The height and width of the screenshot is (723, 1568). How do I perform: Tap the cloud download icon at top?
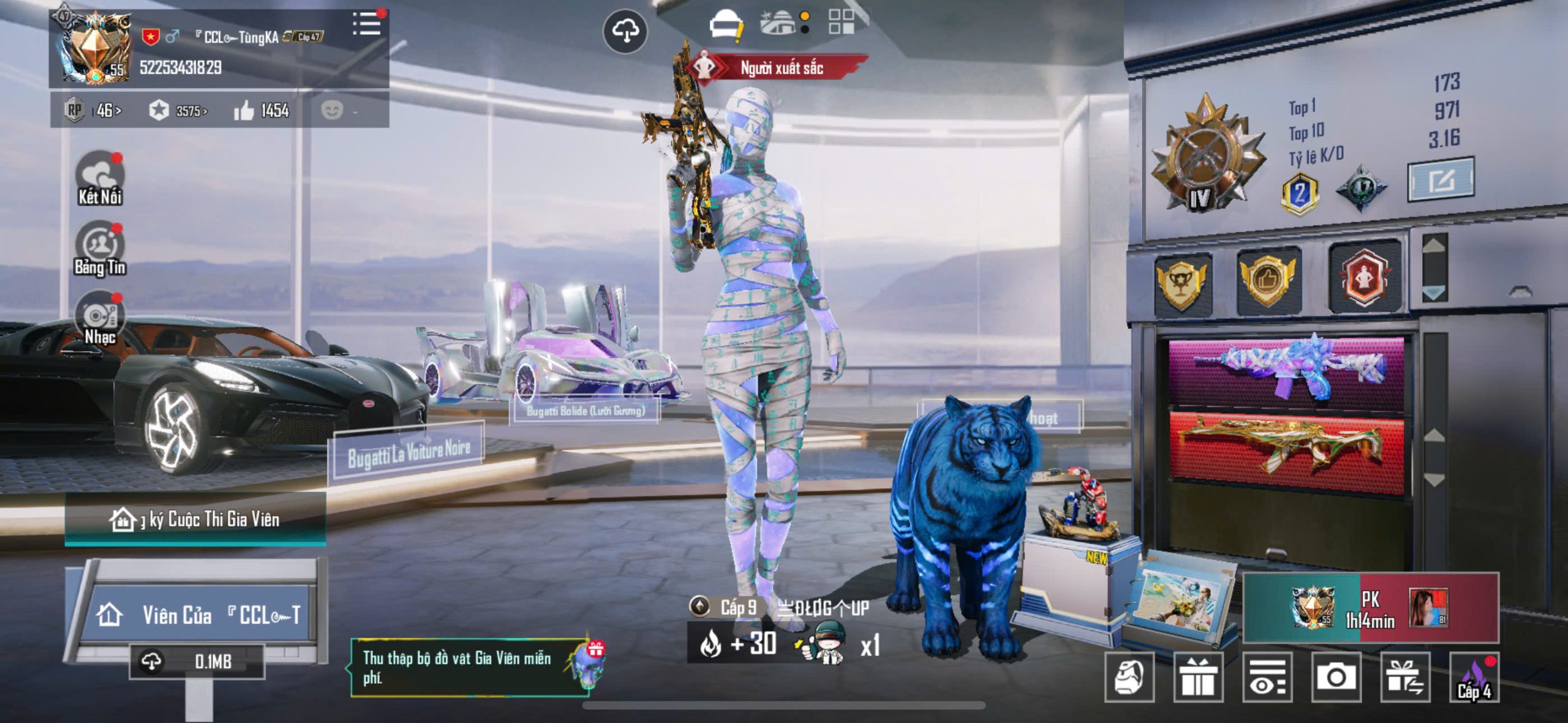click(x=625, y=31)
